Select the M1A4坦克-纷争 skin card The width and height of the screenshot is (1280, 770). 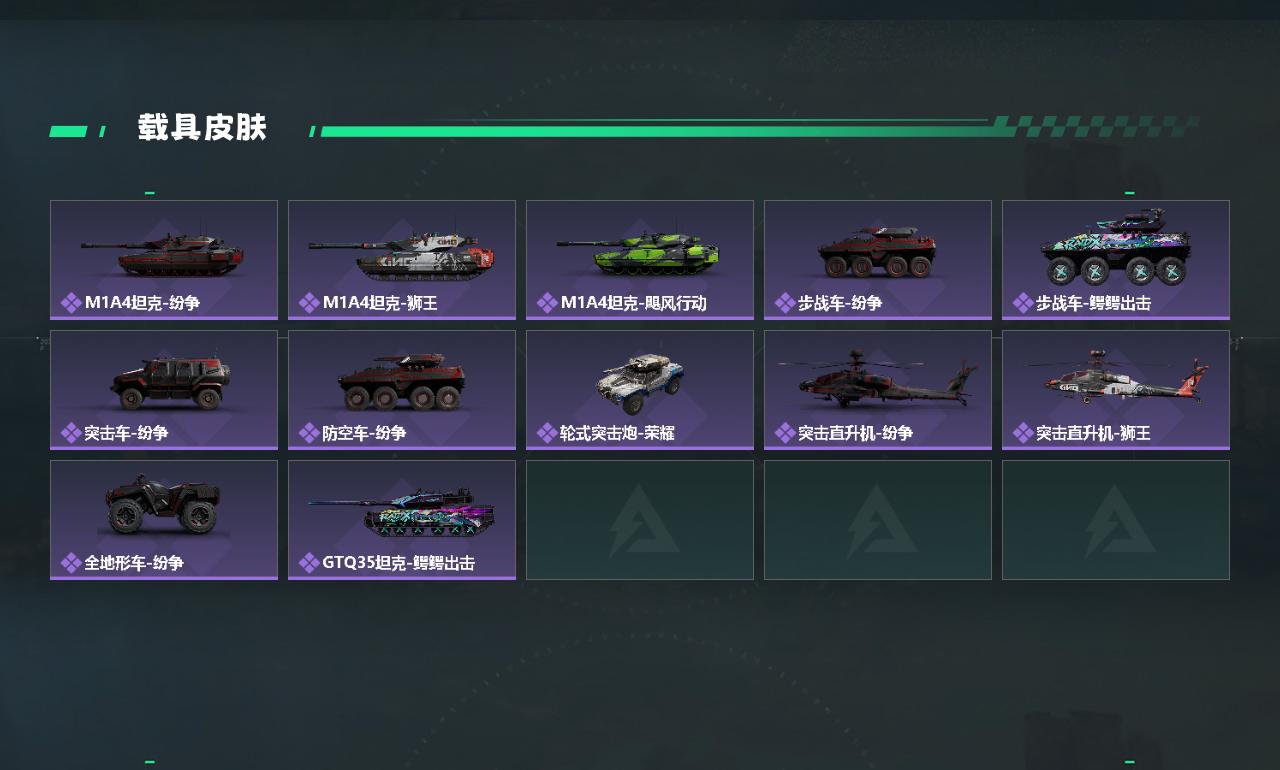(164, 260)
